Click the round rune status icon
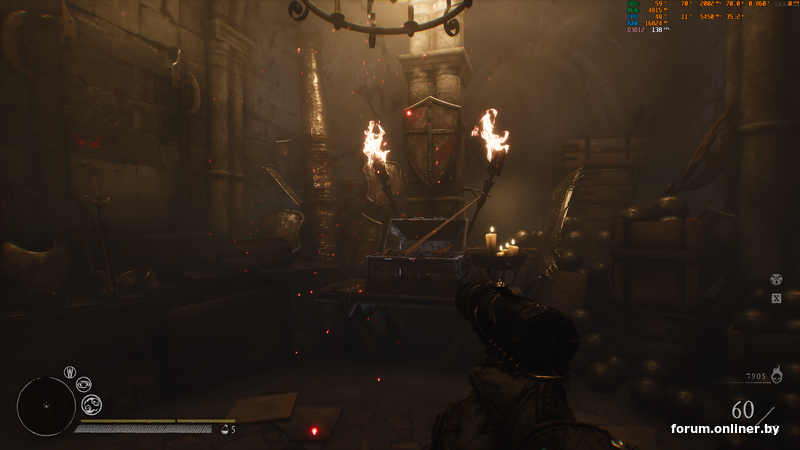The image size is (800, 450). 776,280
